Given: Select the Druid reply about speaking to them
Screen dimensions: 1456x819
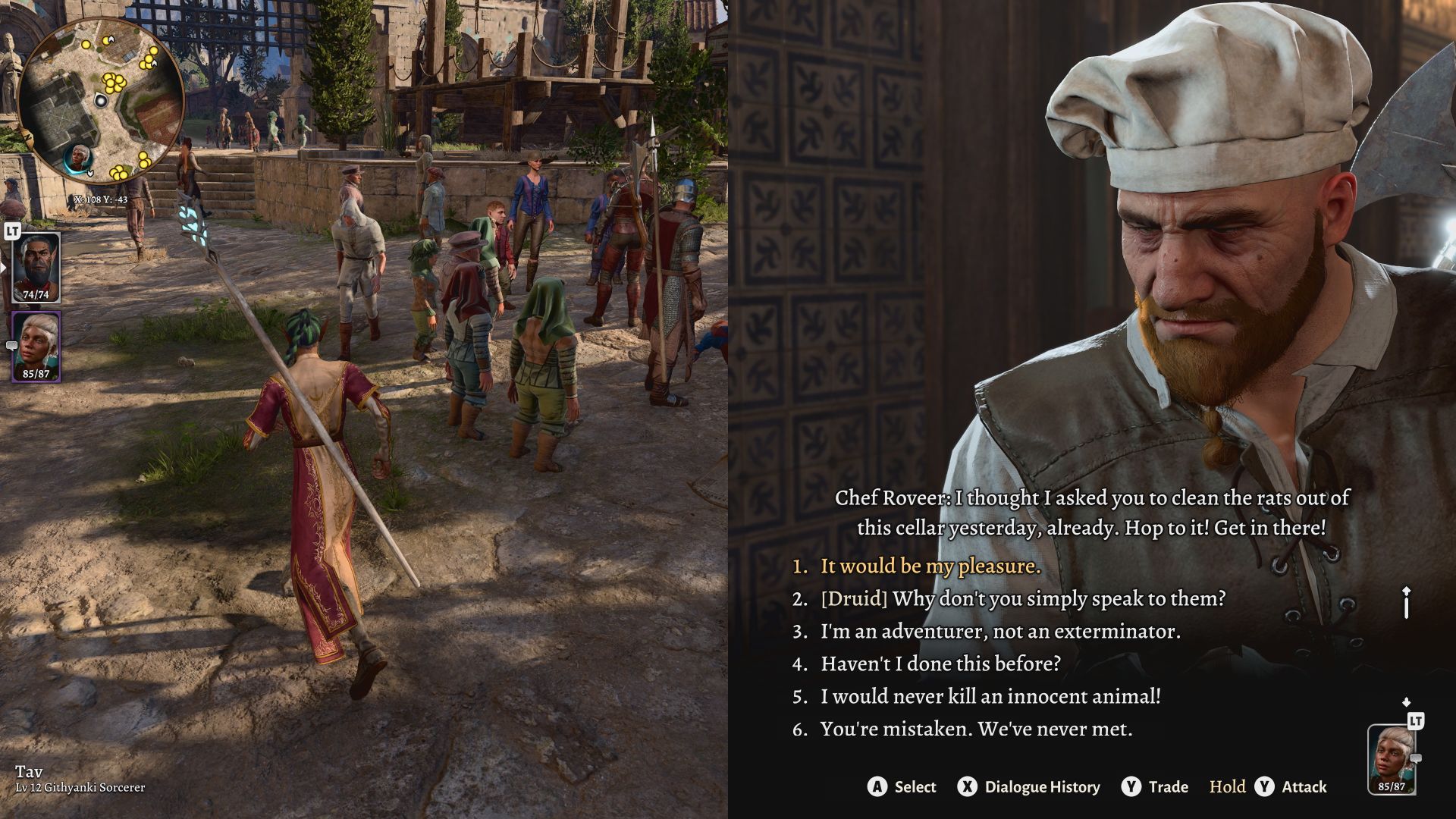Looking at the screenshot, I should pos(1022,599).
